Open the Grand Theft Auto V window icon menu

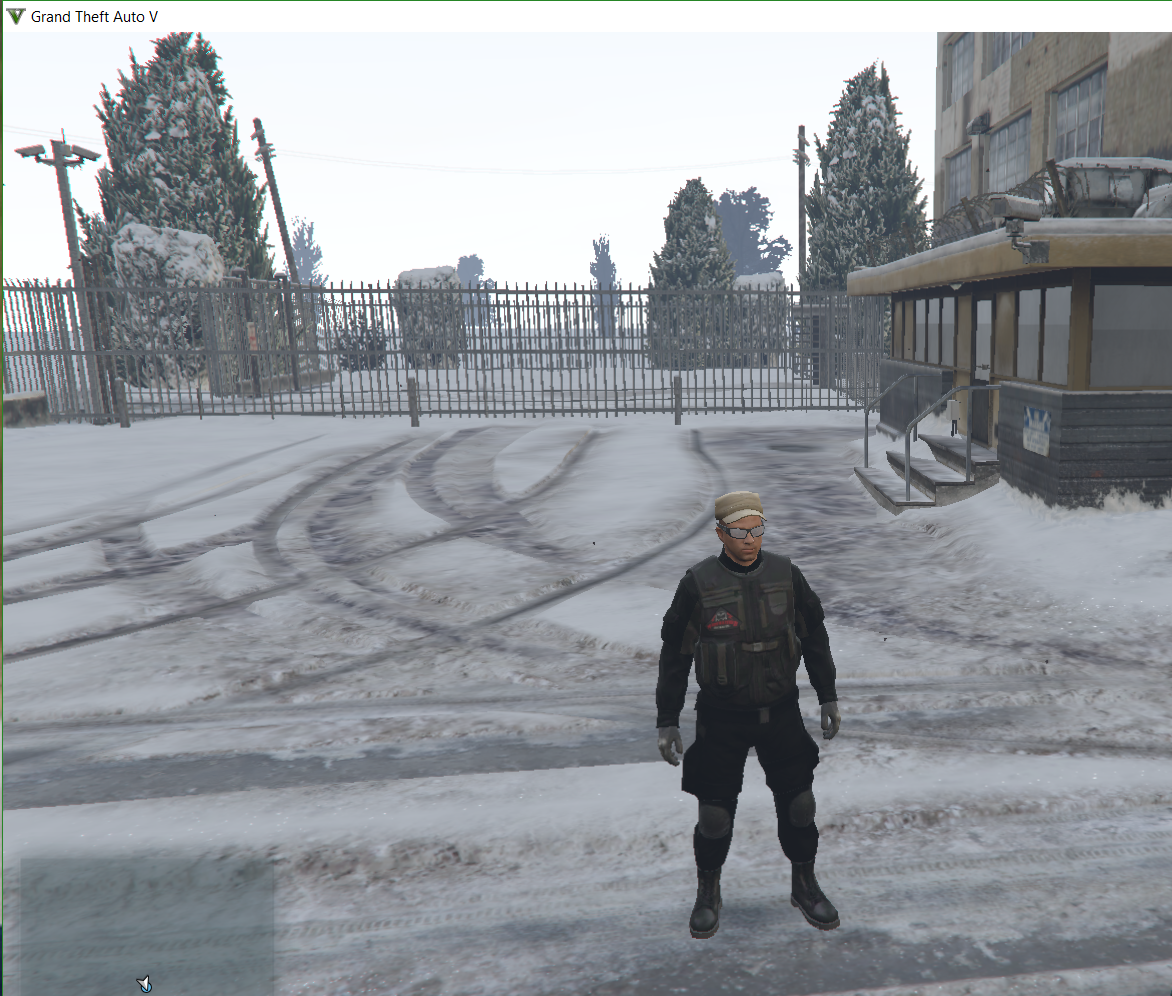[x=15, y=16]
